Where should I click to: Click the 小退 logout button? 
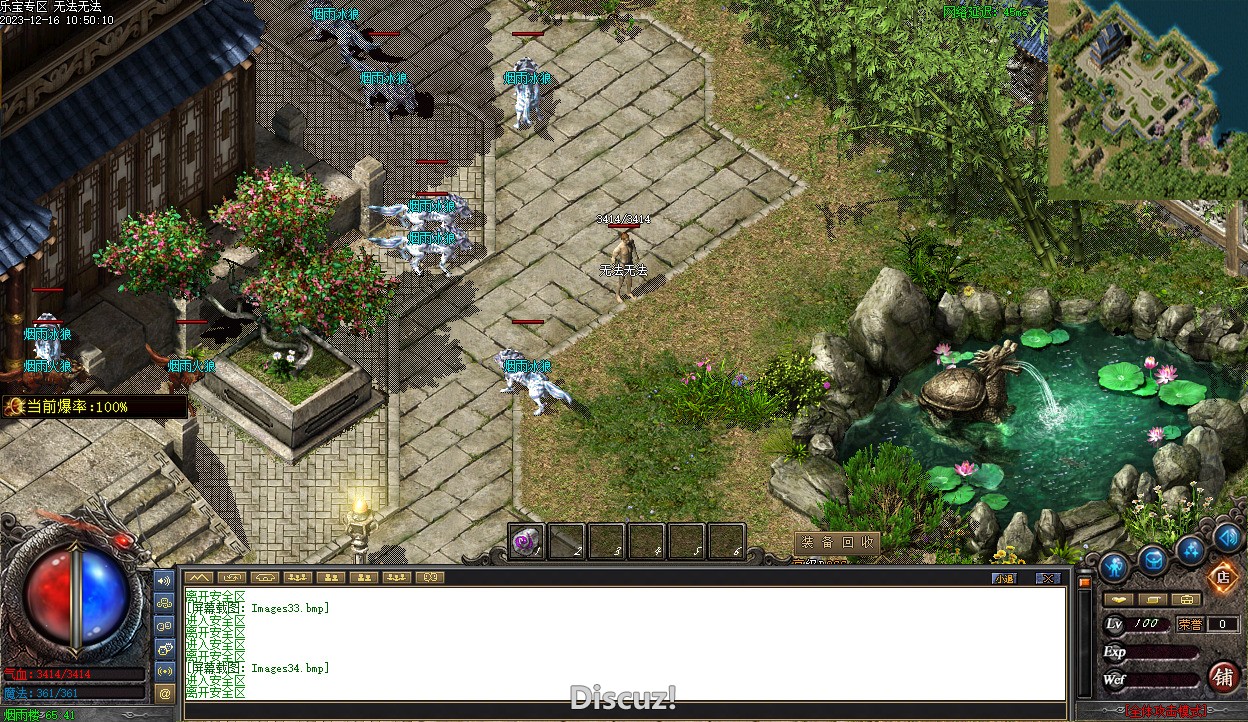tap(1004, 578)
